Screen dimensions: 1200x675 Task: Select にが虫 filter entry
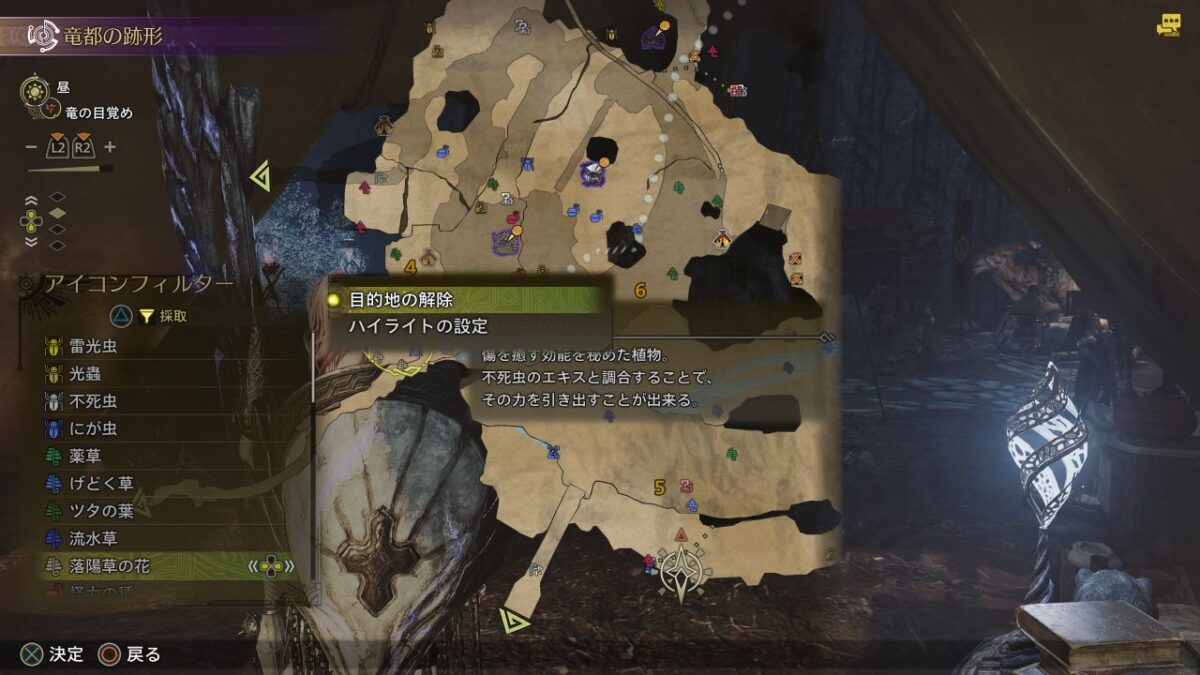pyautogui.click(x=93, y=429)
